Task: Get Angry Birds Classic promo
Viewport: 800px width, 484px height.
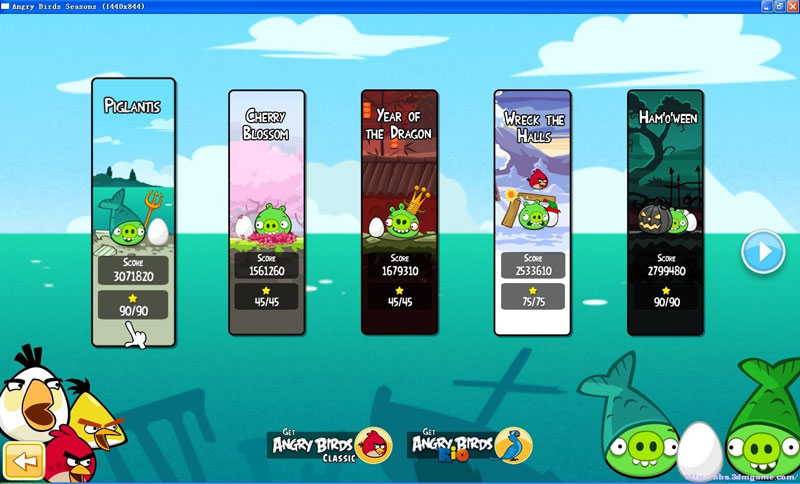Action: click(x=329, y=445)
